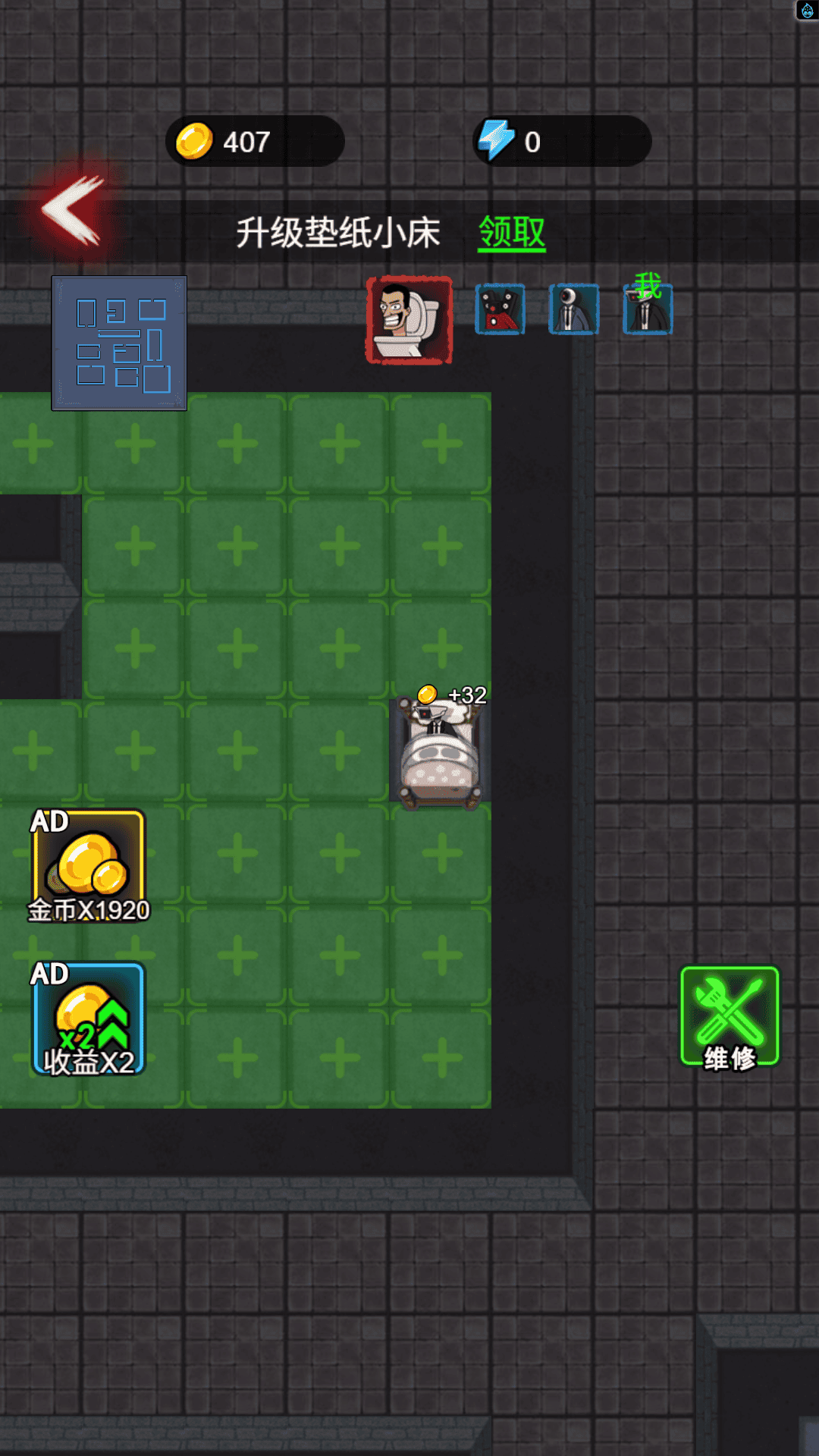Watch ad for 金币X1920 coins
The image size is (819, 1456).
88,866
